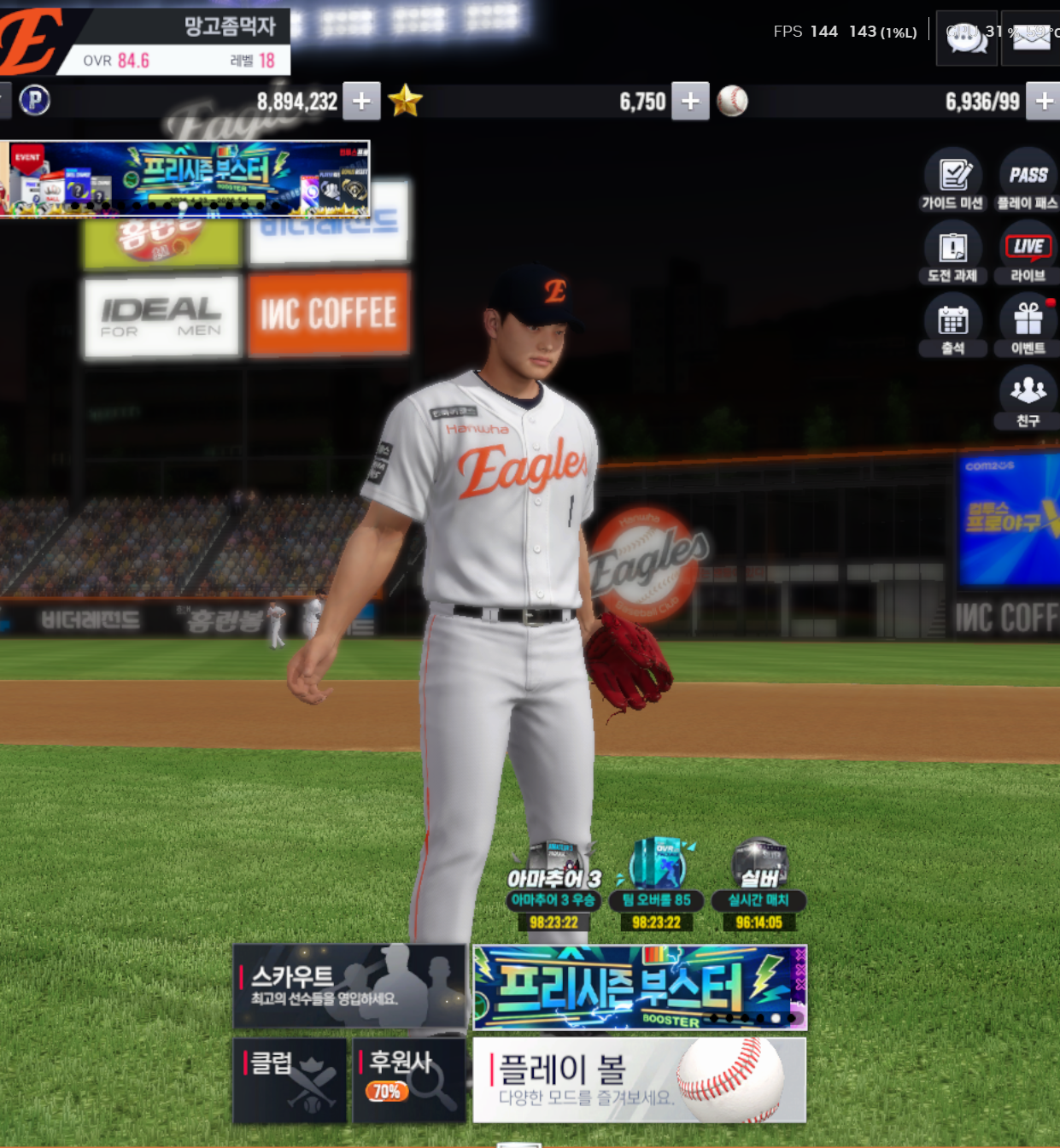Viewport: 1060px width, 1148px height.
Task: Open the 플레이 패스 PASS icon
Action: click(x=1028, y=180)
